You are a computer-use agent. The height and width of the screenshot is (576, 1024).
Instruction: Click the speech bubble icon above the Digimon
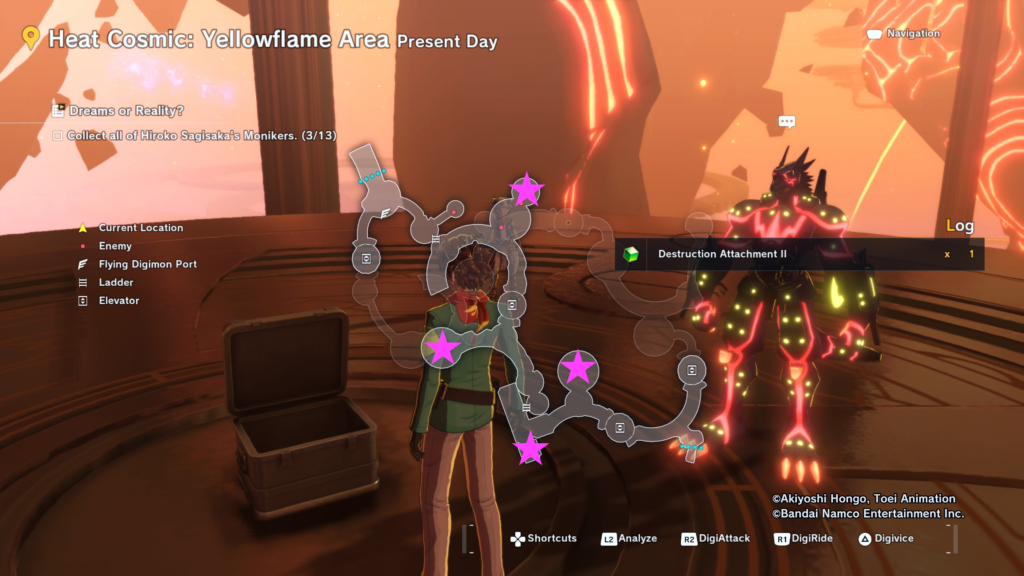[787, 122]
